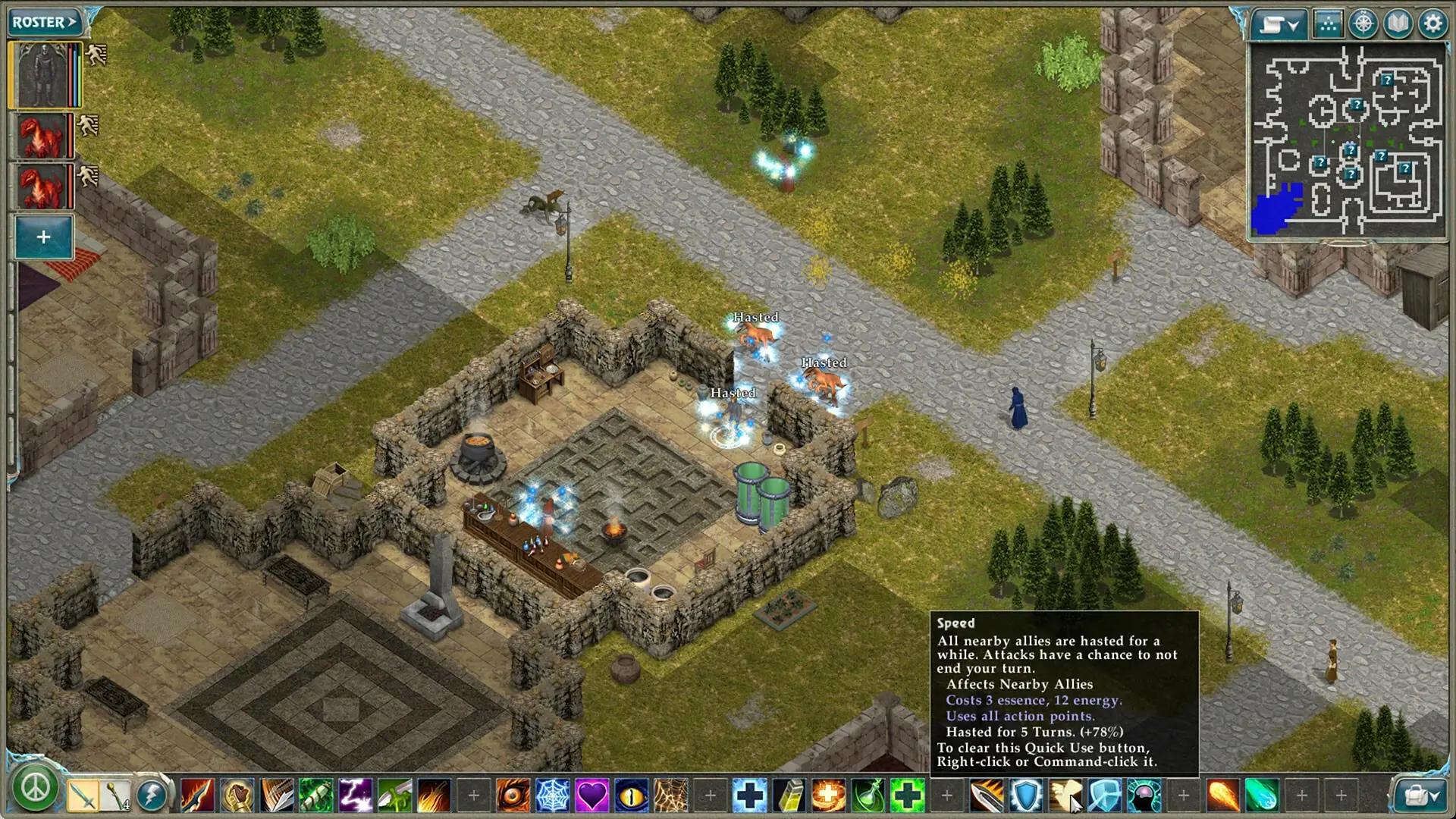
Task: Select the sword melee attack slot
Action: coord(82,795)
